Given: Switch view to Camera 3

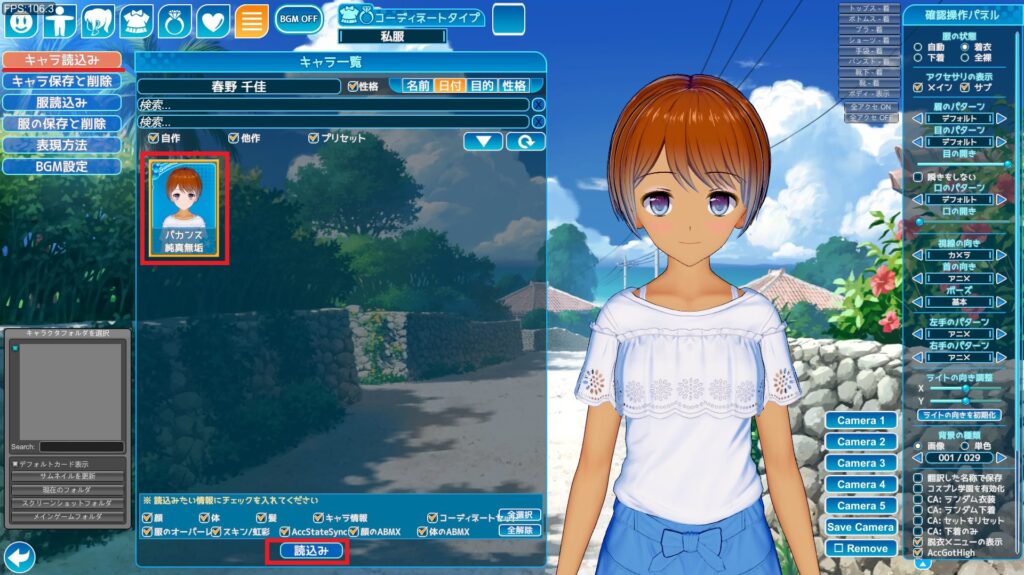Looking at the screenshot, I should (x=861, y=463).
